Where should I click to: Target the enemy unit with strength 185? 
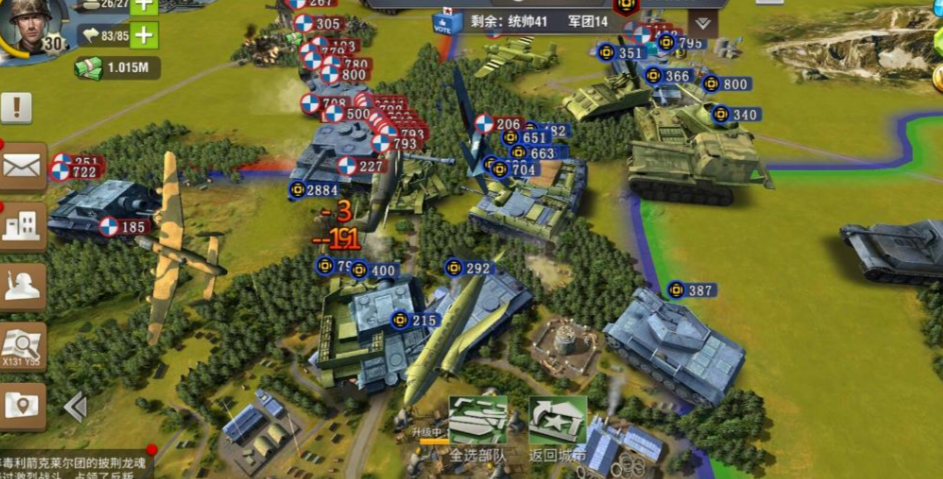point(124,227)
